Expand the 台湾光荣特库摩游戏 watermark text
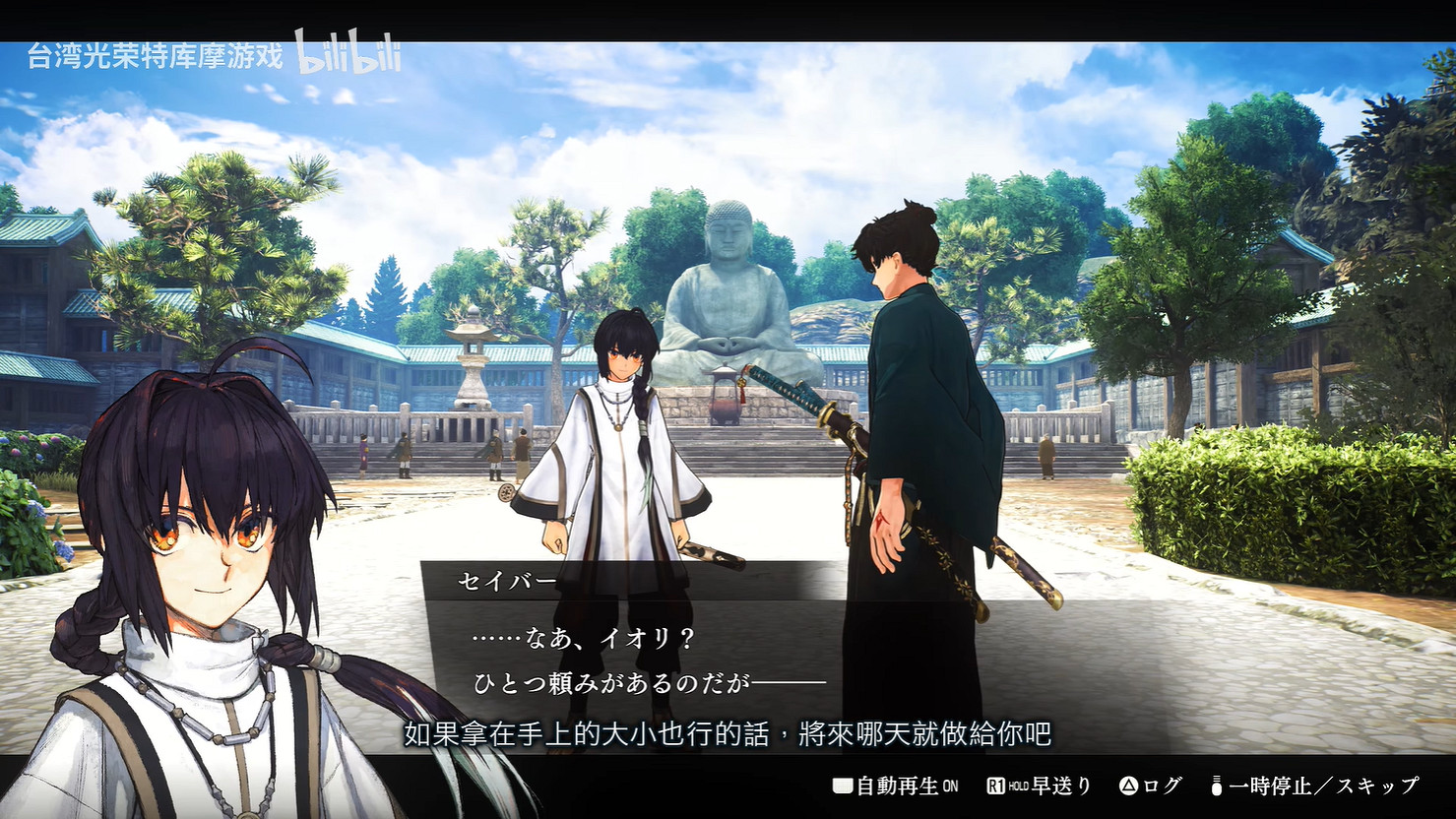Screen dimensions: 1456x819 coord(158,56)
